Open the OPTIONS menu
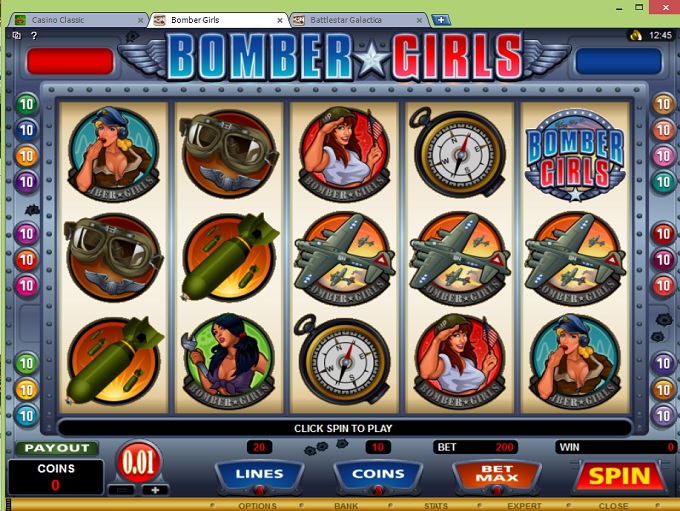Viewport: 680px width, 511px height. tap(257, 506)
